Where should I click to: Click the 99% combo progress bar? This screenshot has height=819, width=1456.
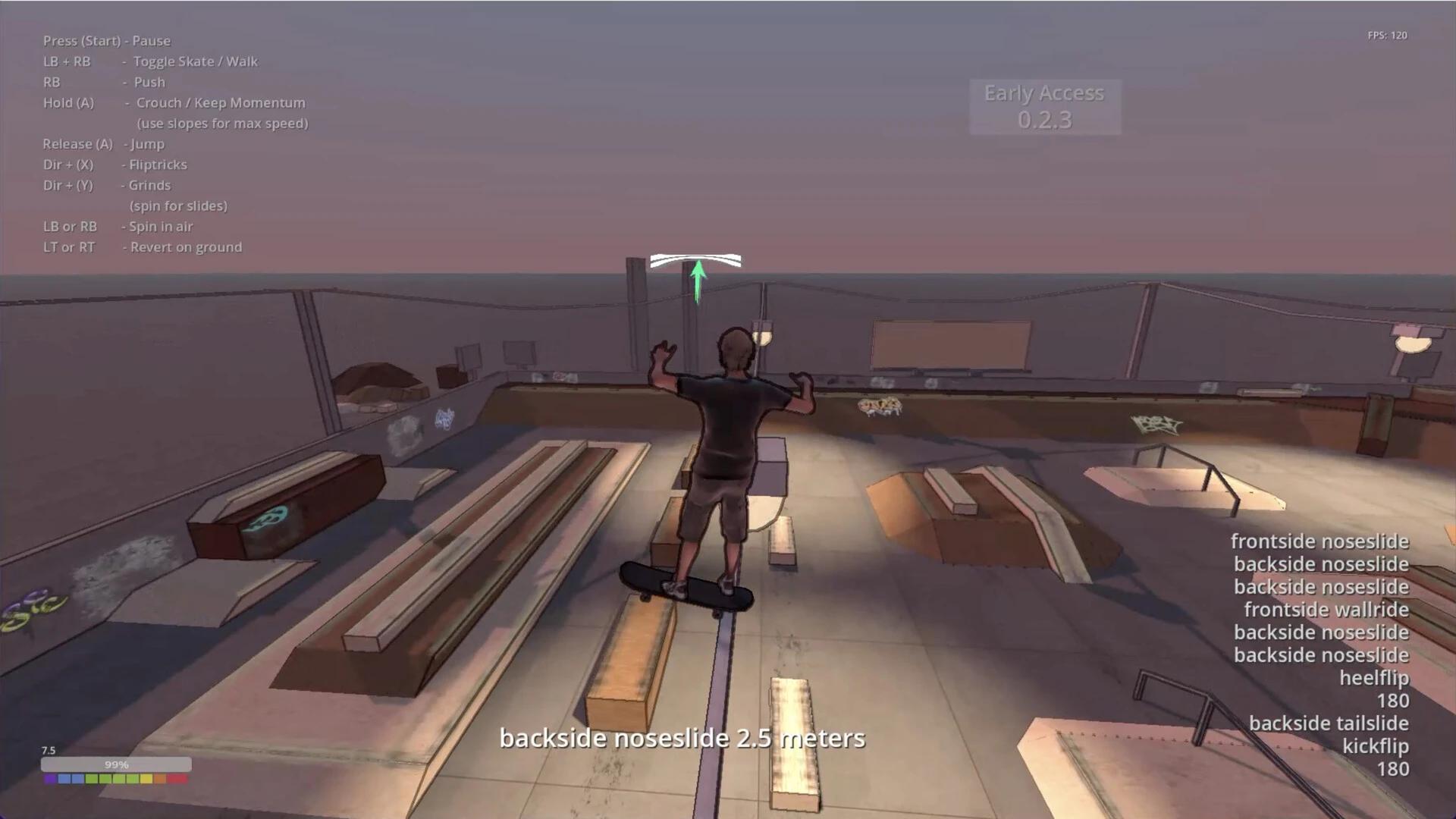click(118, 764)
